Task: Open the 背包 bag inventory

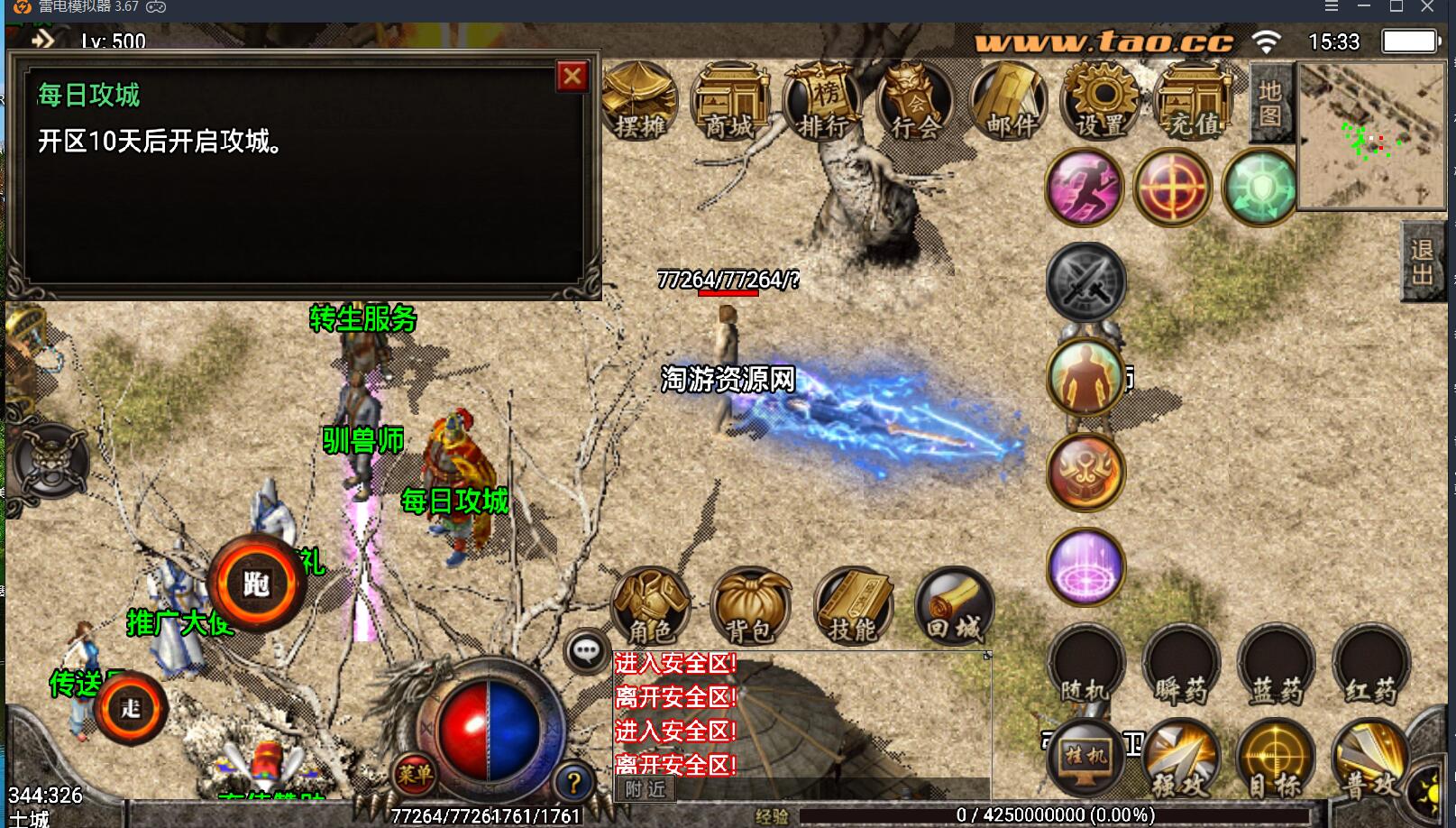Action: click(750, 605)
